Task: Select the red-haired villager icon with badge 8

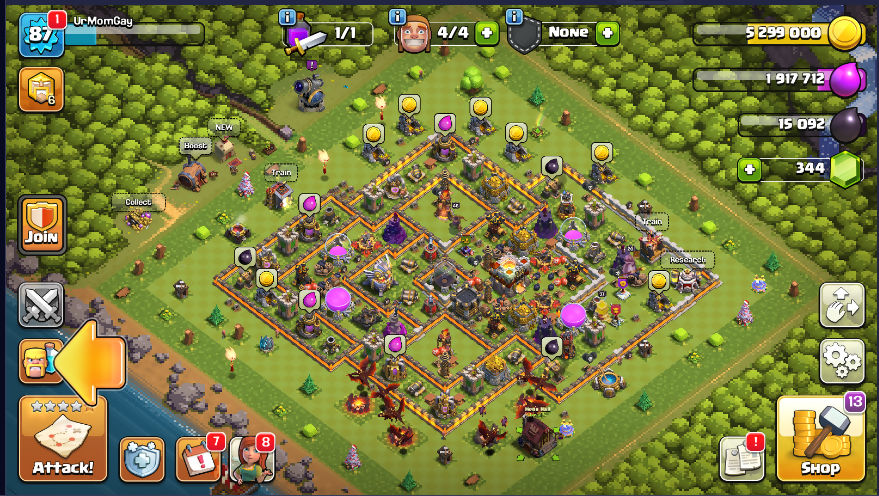Action: tap(250, 459)
